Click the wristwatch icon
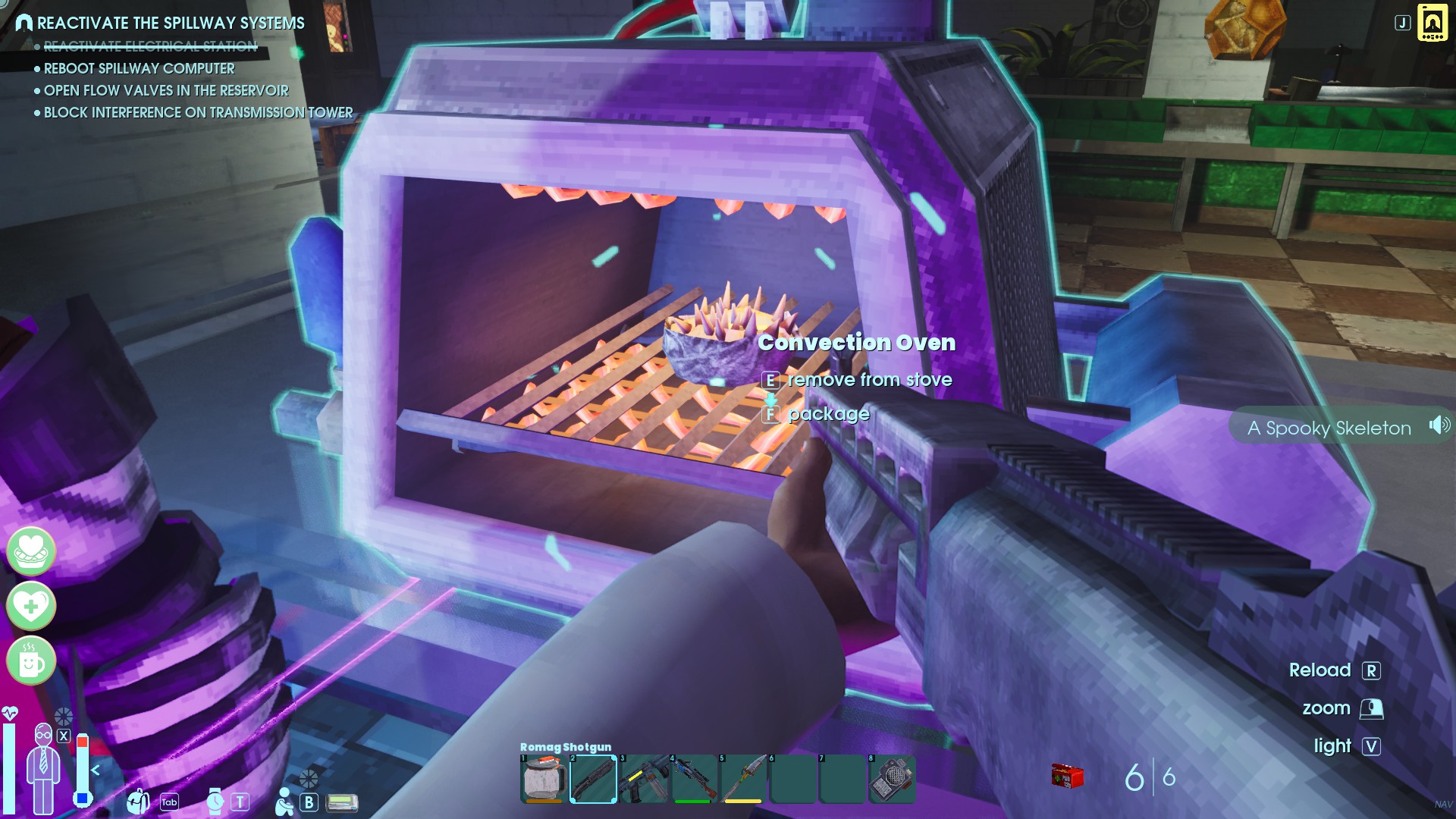The width and height of the screenshot is (1456, 819). [x=215, y=801]
